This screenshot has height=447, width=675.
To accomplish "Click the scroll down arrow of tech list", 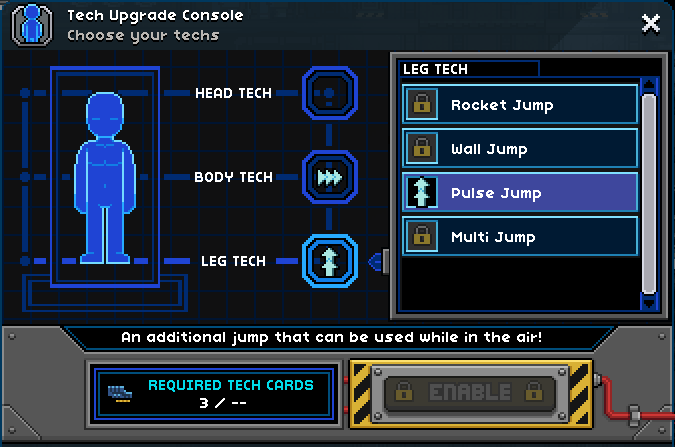I will coord(649,301).
